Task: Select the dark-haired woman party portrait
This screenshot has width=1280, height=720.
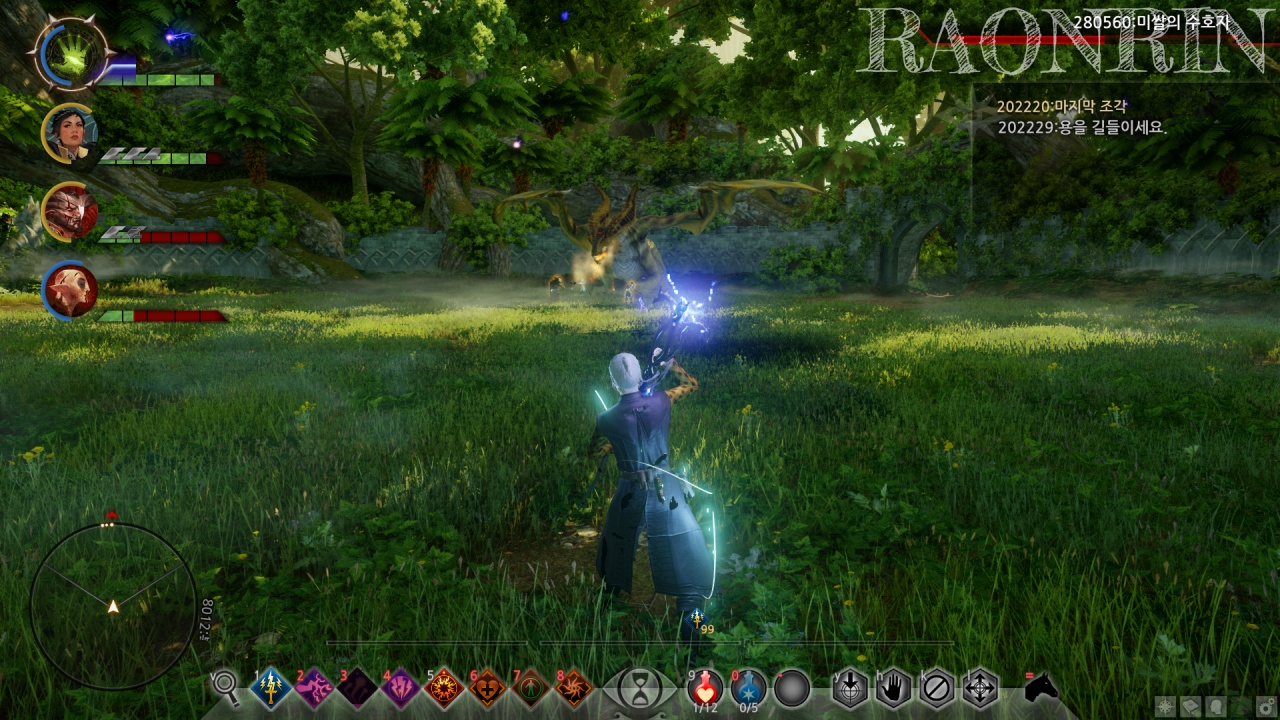Action: 70,132
